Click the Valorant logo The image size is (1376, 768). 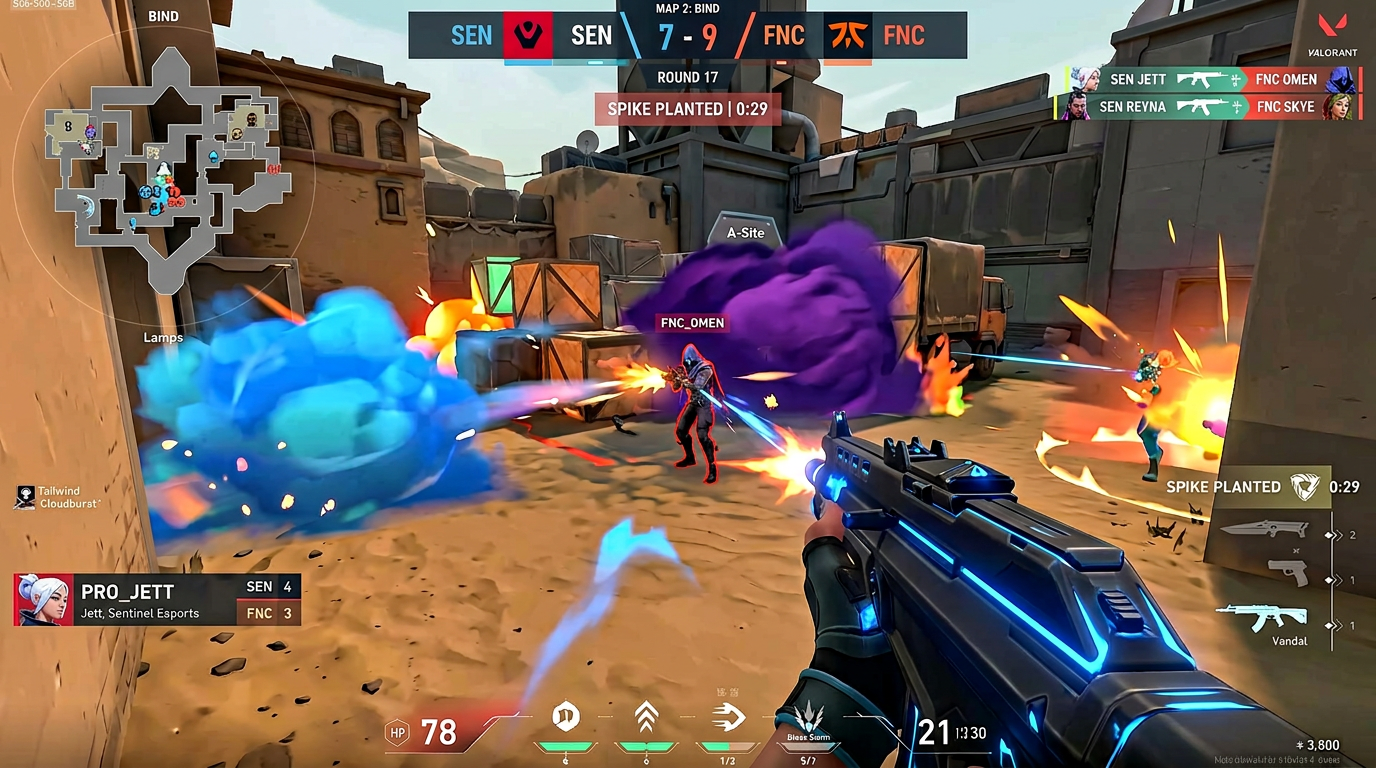1333,30
